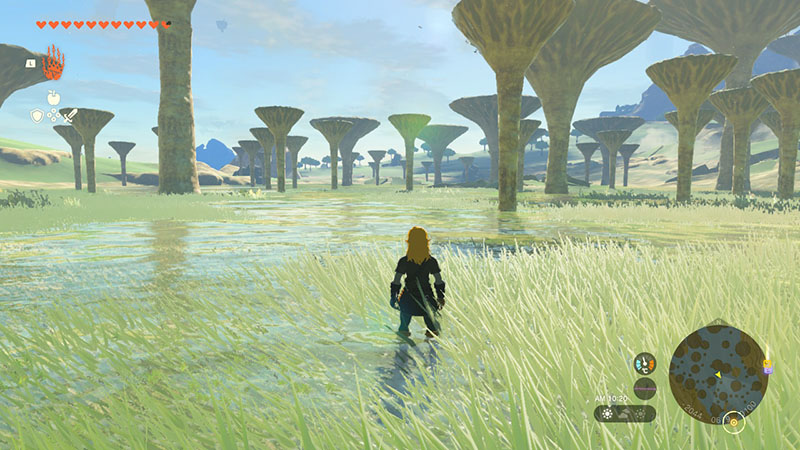Click the temperature gauge dial

click(x=645, y=362)
